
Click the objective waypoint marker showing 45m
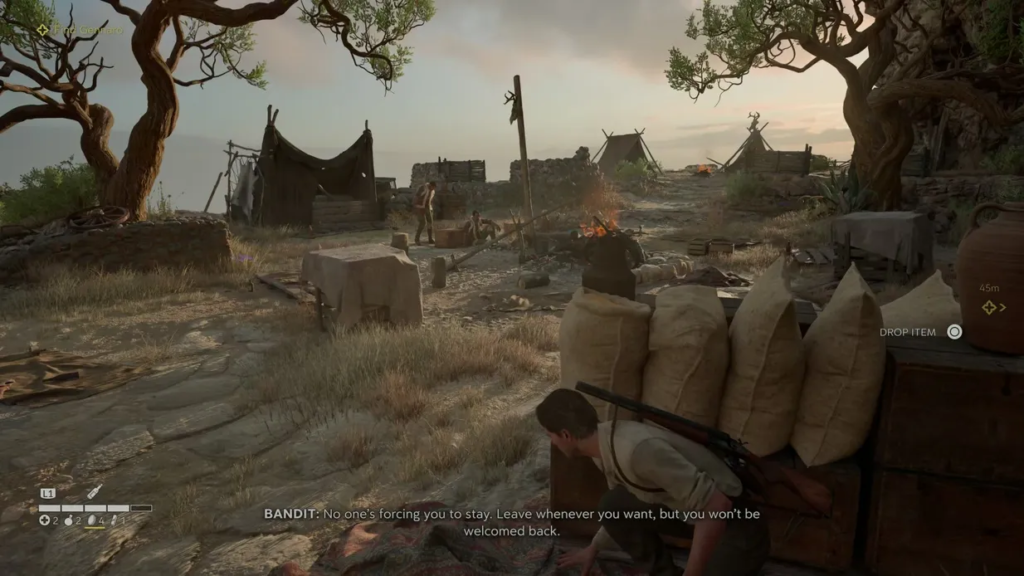click(989, 307)
